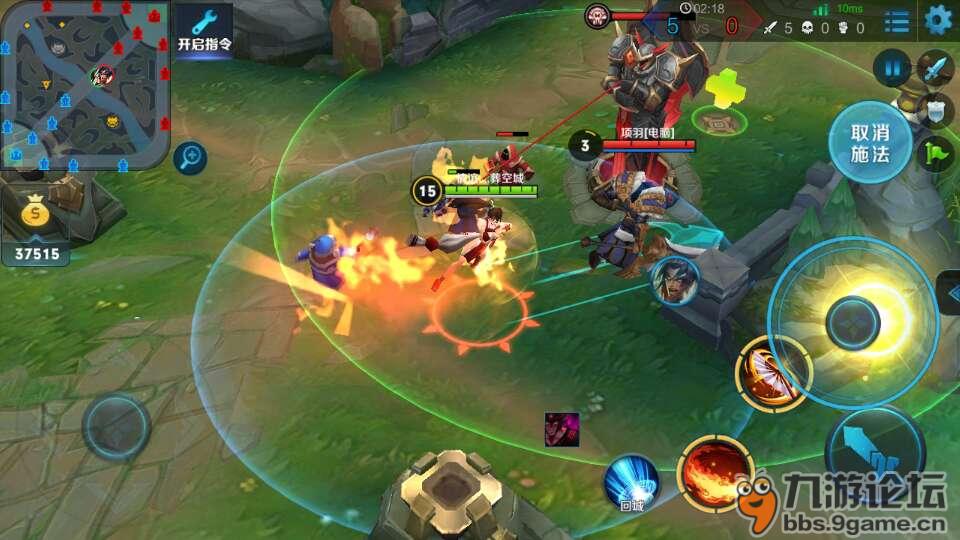Select the small purple hero portrait icon

click(561, 428)
